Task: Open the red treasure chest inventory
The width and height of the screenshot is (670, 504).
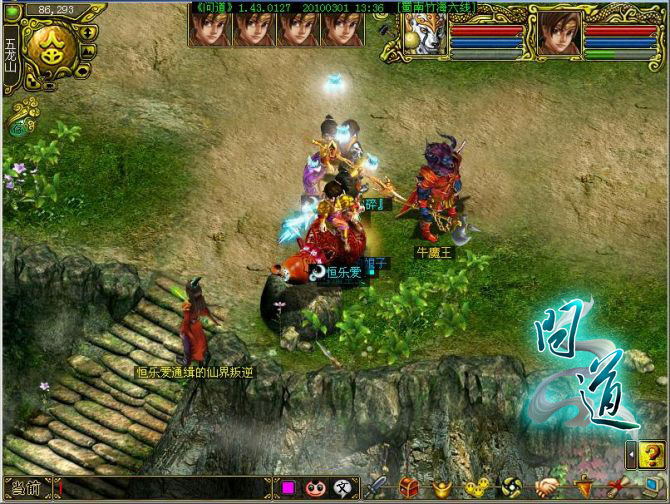Action: coord(409,489)
